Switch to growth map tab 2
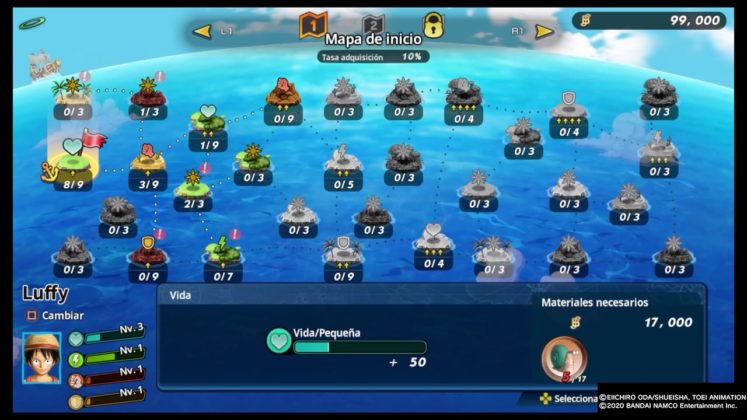Screen dimensions: 747x420 (373, 25)
